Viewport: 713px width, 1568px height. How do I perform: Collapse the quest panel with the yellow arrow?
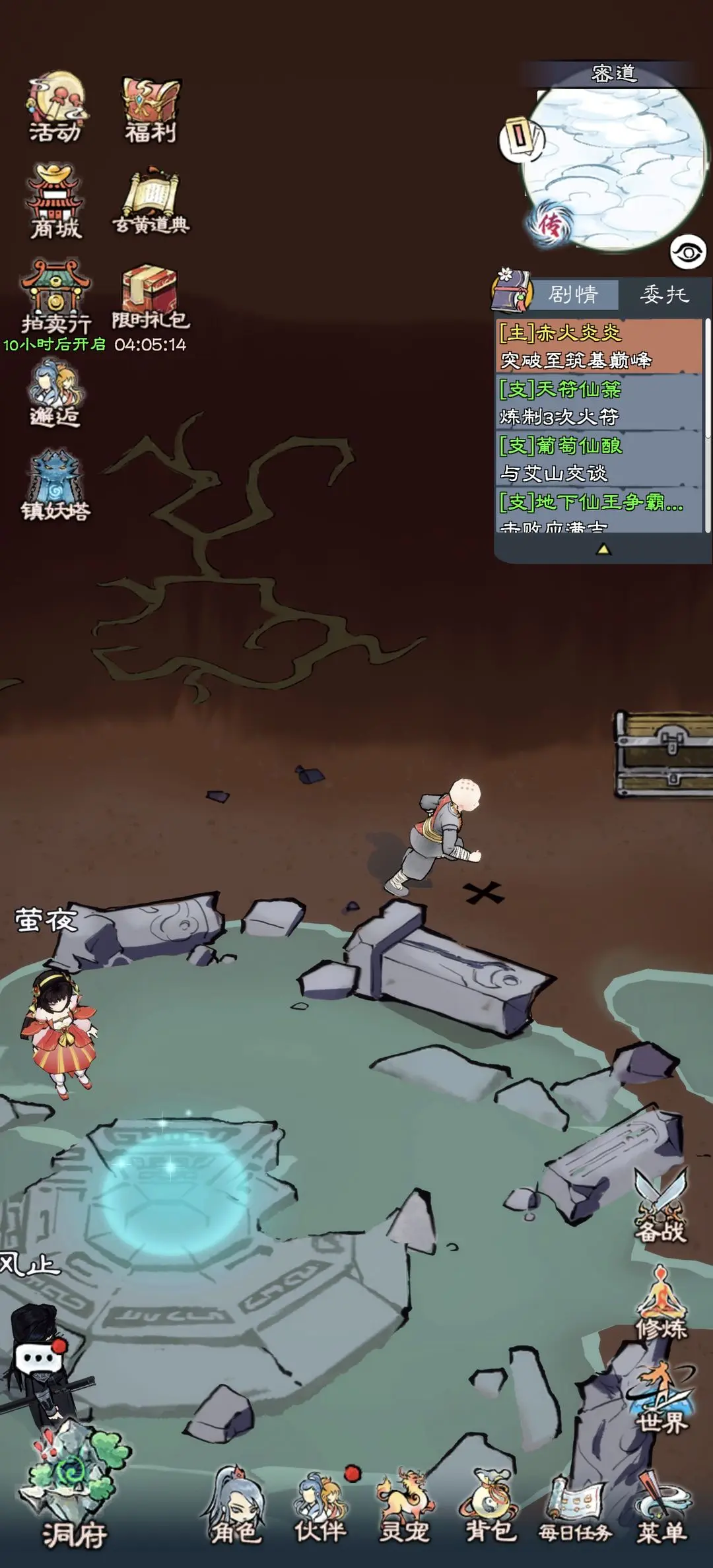point(603,549)
